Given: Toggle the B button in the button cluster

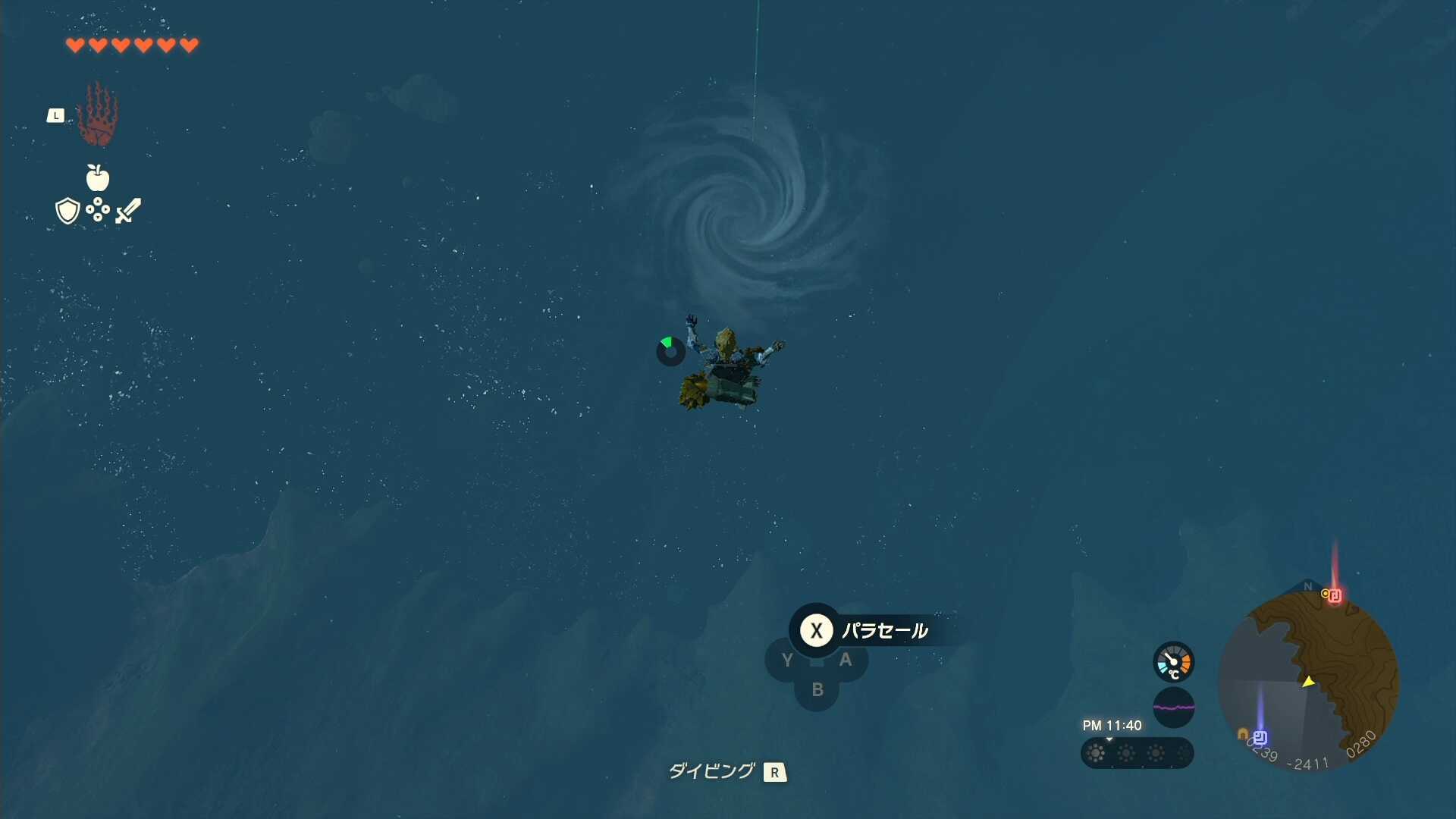Looking at the screenshot, I should [817, 690].
